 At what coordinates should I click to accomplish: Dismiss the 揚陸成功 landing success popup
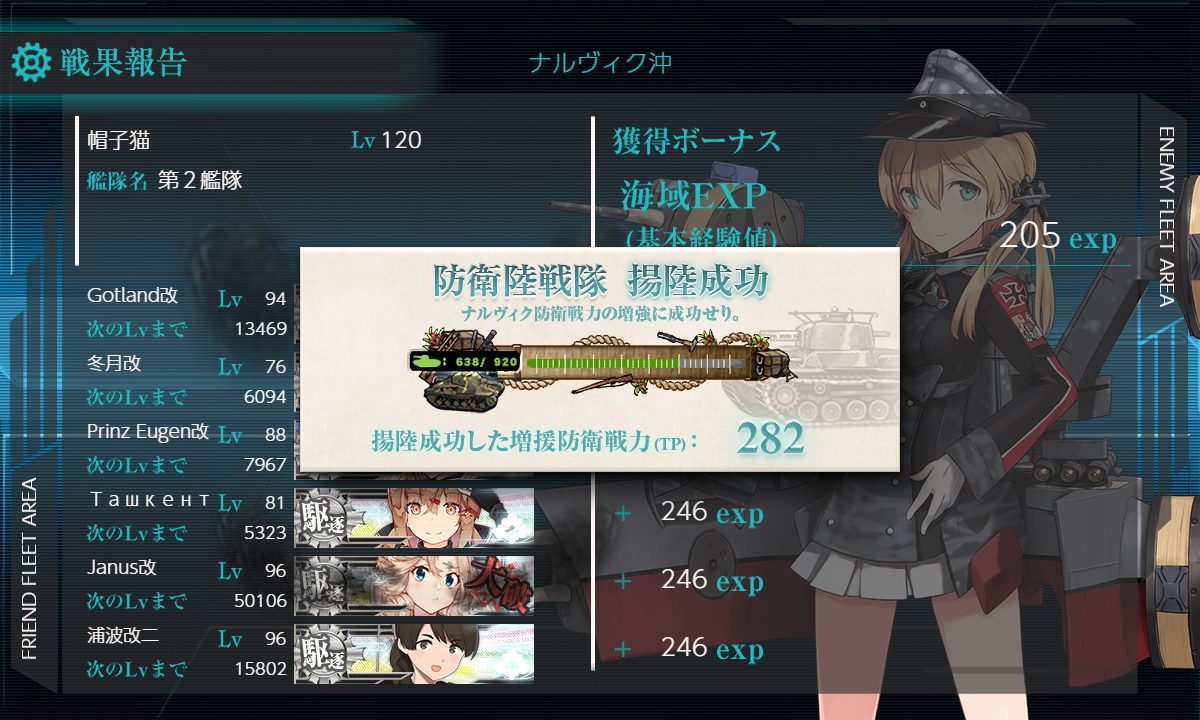click(599, 360)
